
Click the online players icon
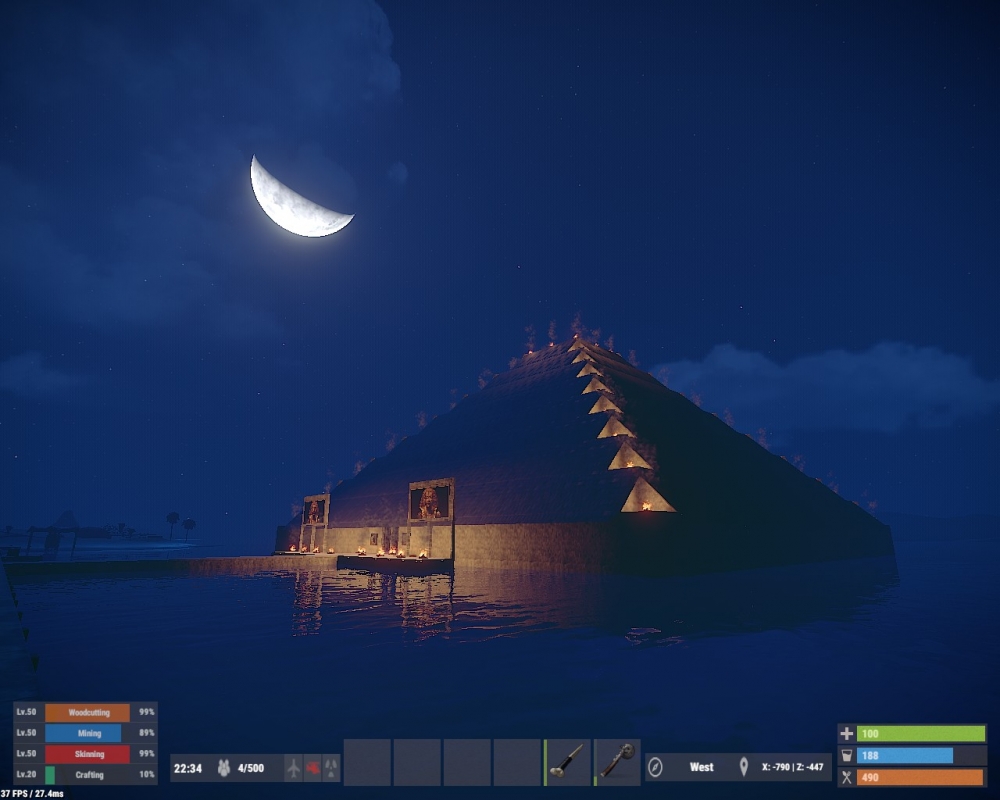(x=224, y=768)
